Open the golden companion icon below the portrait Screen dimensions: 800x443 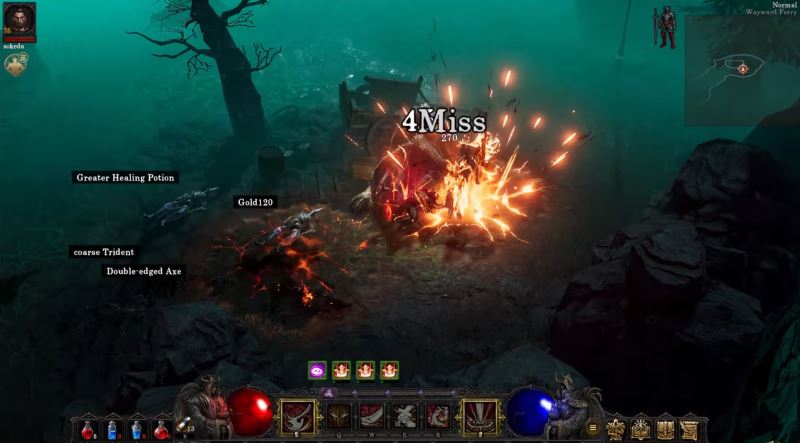coord(16,64)
